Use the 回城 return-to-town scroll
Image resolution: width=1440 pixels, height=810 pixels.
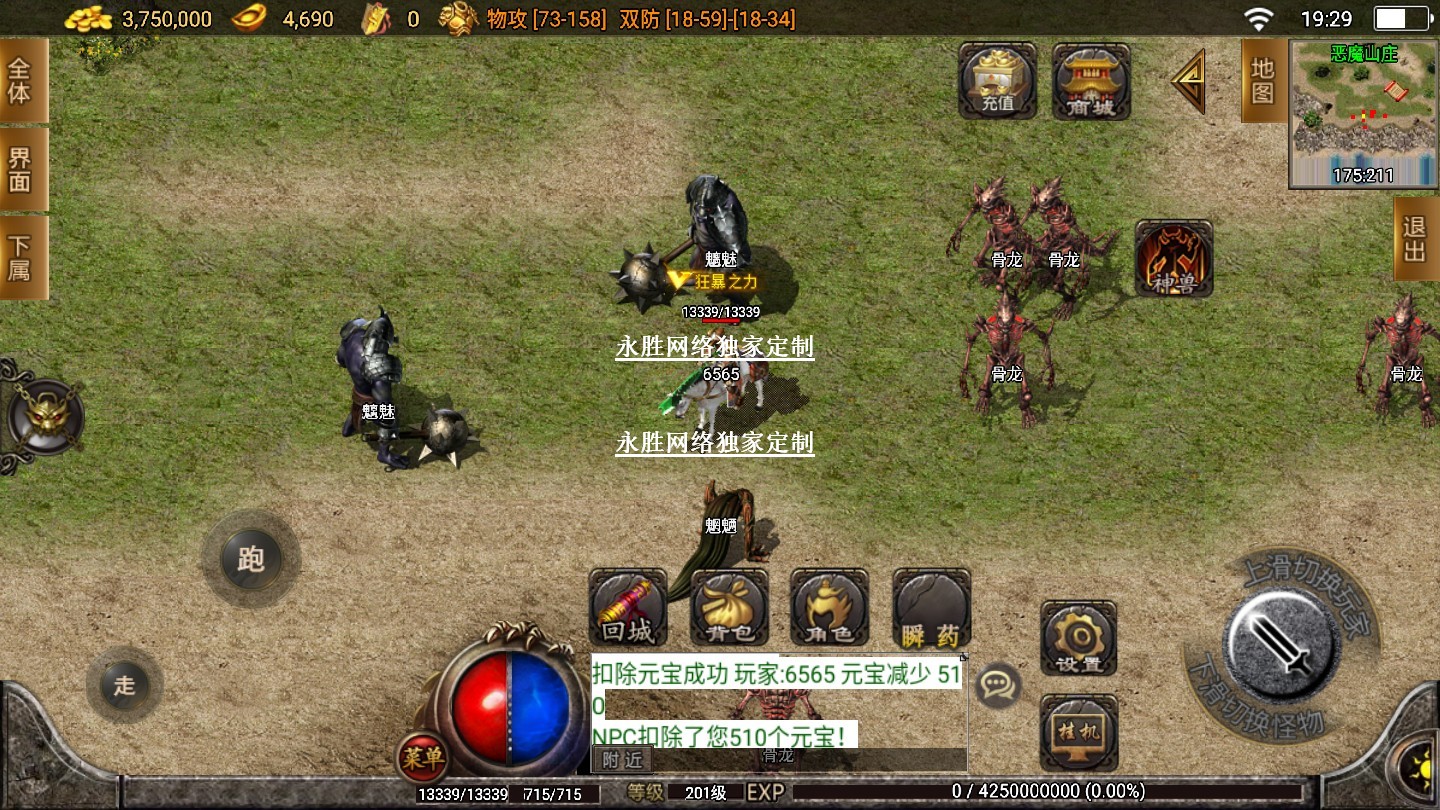pyautogui.click(x=628, y=608)
